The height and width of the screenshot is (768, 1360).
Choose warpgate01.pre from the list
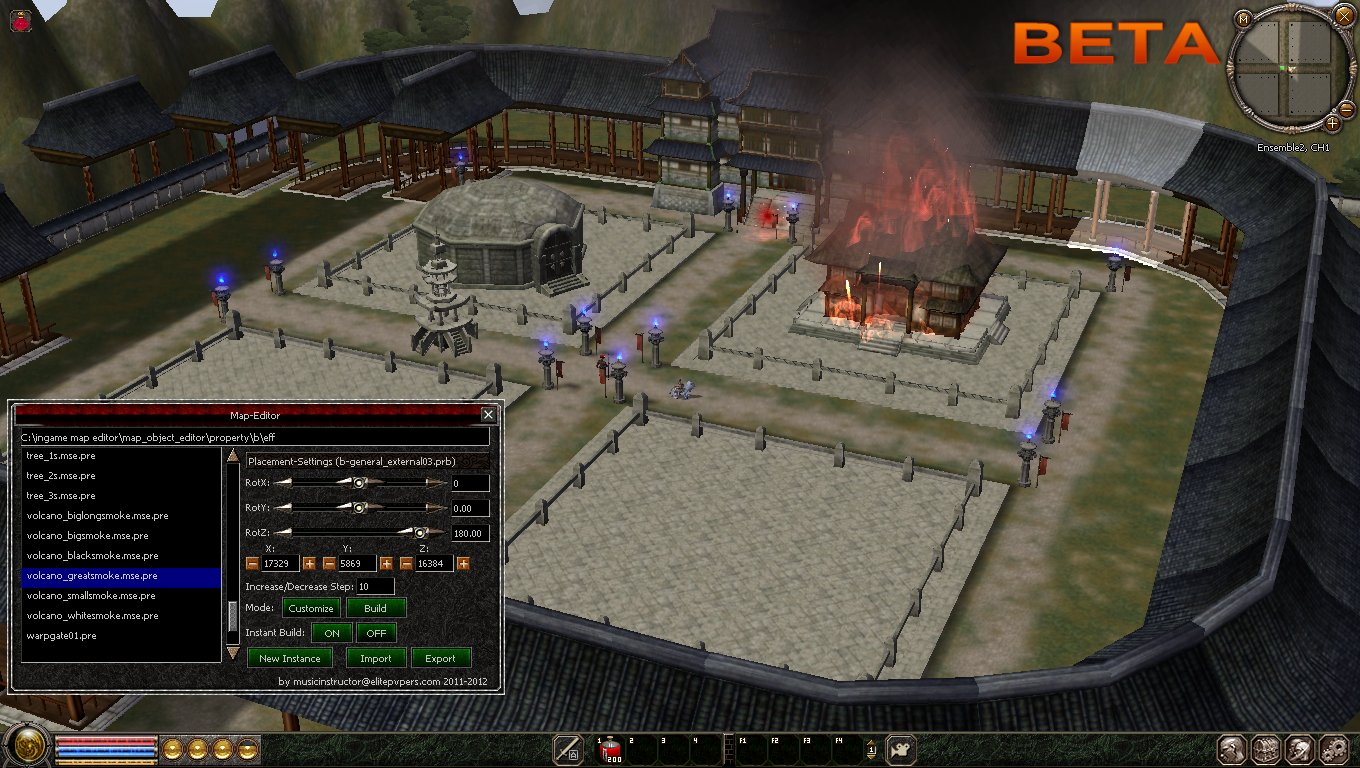click(x=61, y=636)
